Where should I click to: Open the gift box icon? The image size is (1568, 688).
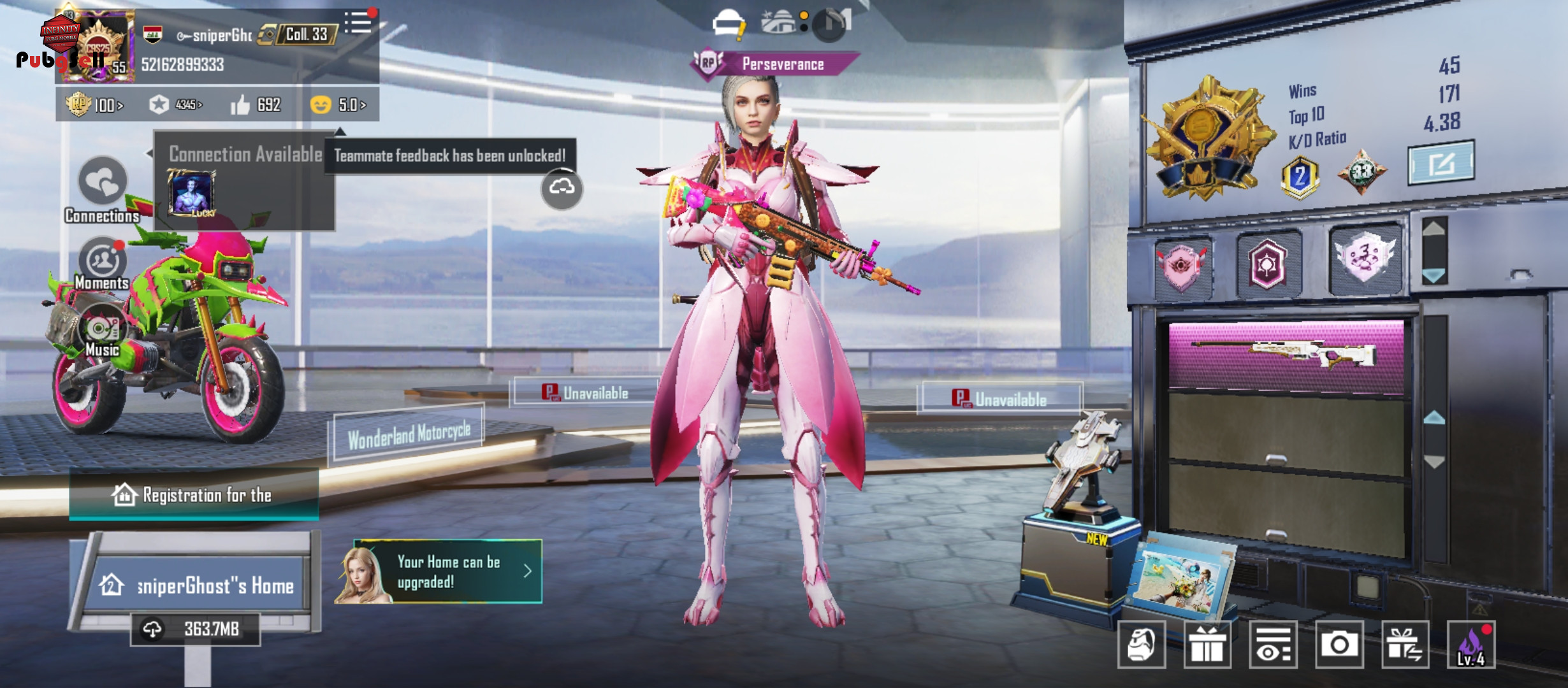1207,645
